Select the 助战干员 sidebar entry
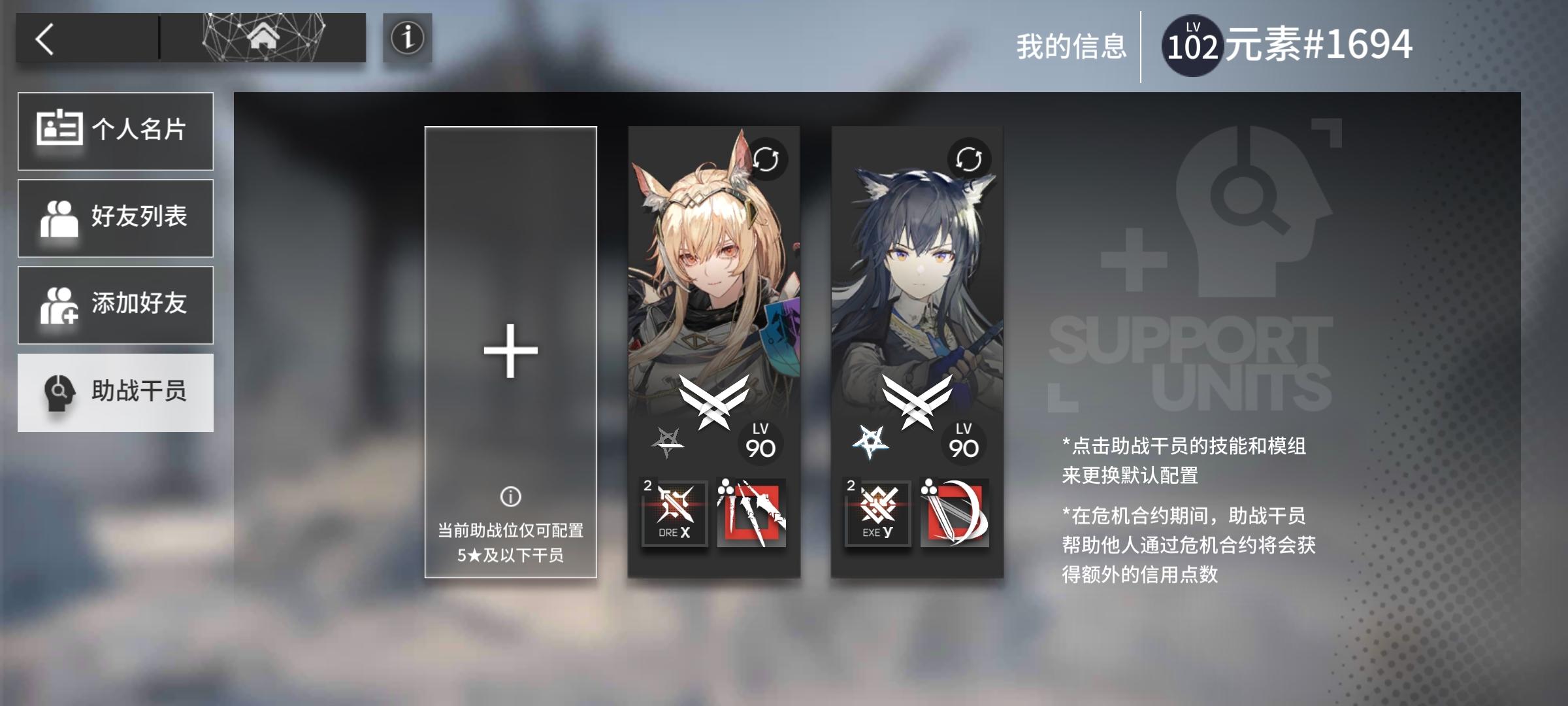Viewport: 1568px width, 706px height. click(116, 392)
